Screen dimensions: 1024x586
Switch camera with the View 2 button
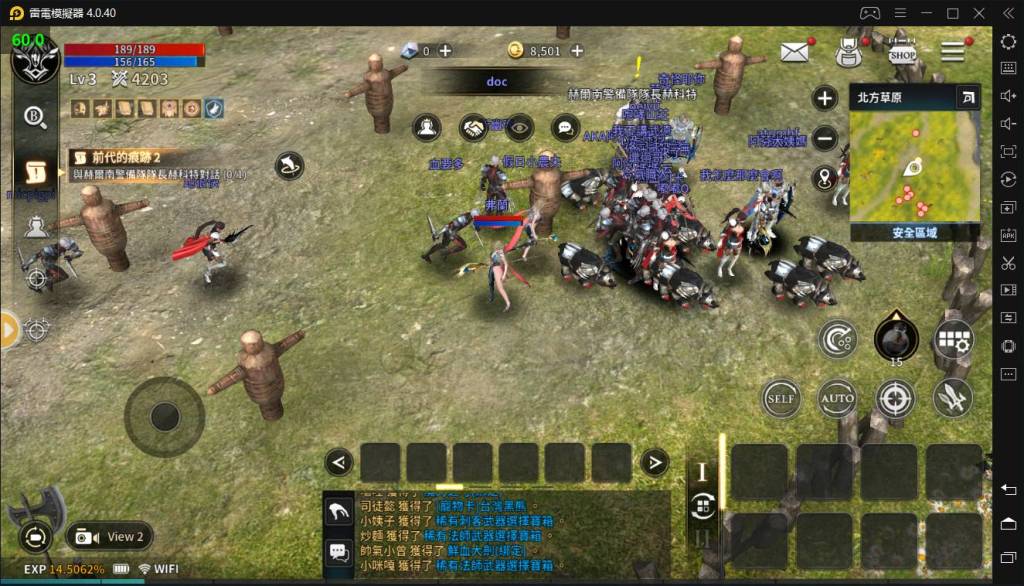click(110, 536)
